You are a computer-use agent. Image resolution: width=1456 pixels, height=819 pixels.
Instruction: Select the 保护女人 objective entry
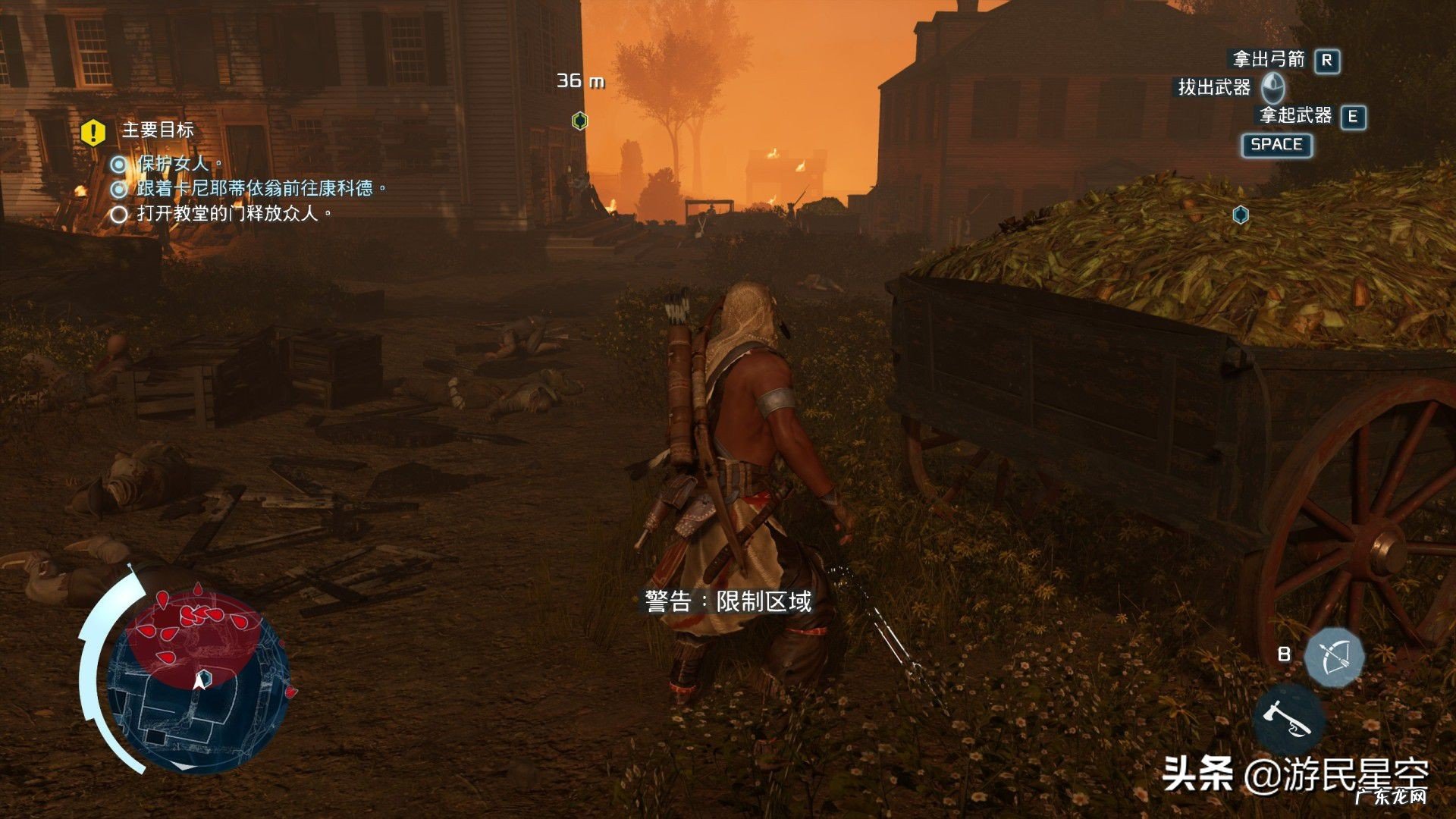pos(173,163)
